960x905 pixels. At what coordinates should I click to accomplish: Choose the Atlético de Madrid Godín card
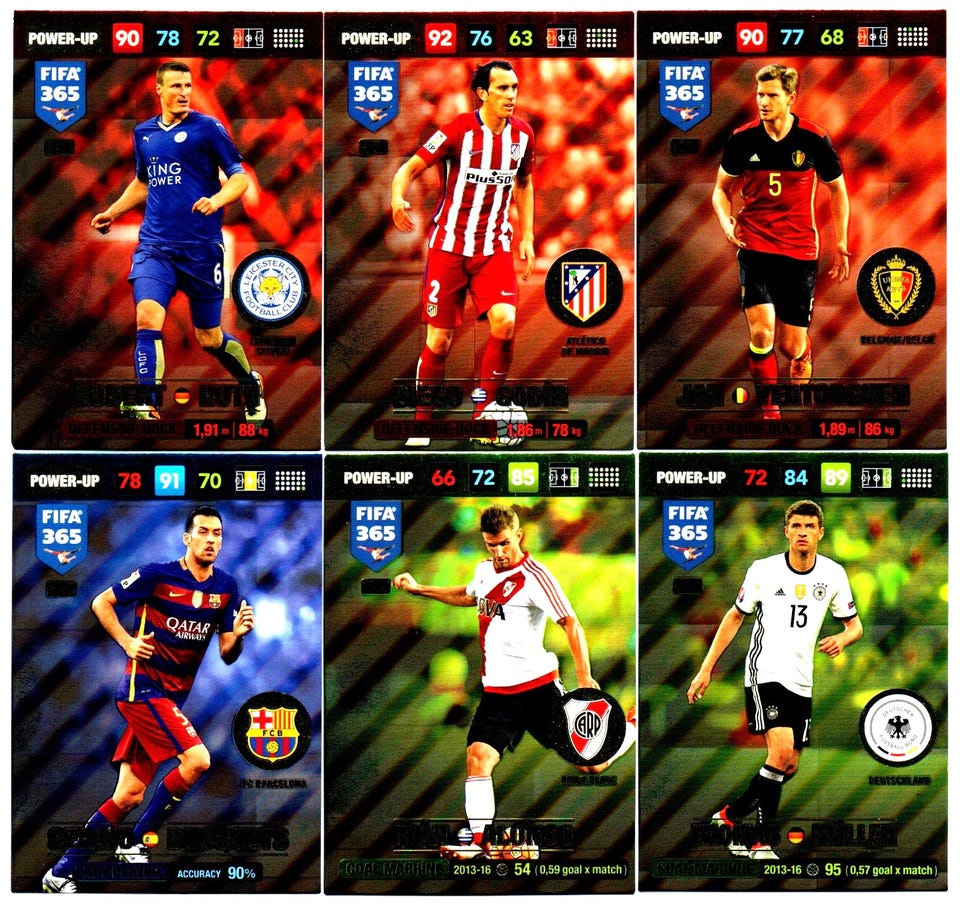coord(478,230)
